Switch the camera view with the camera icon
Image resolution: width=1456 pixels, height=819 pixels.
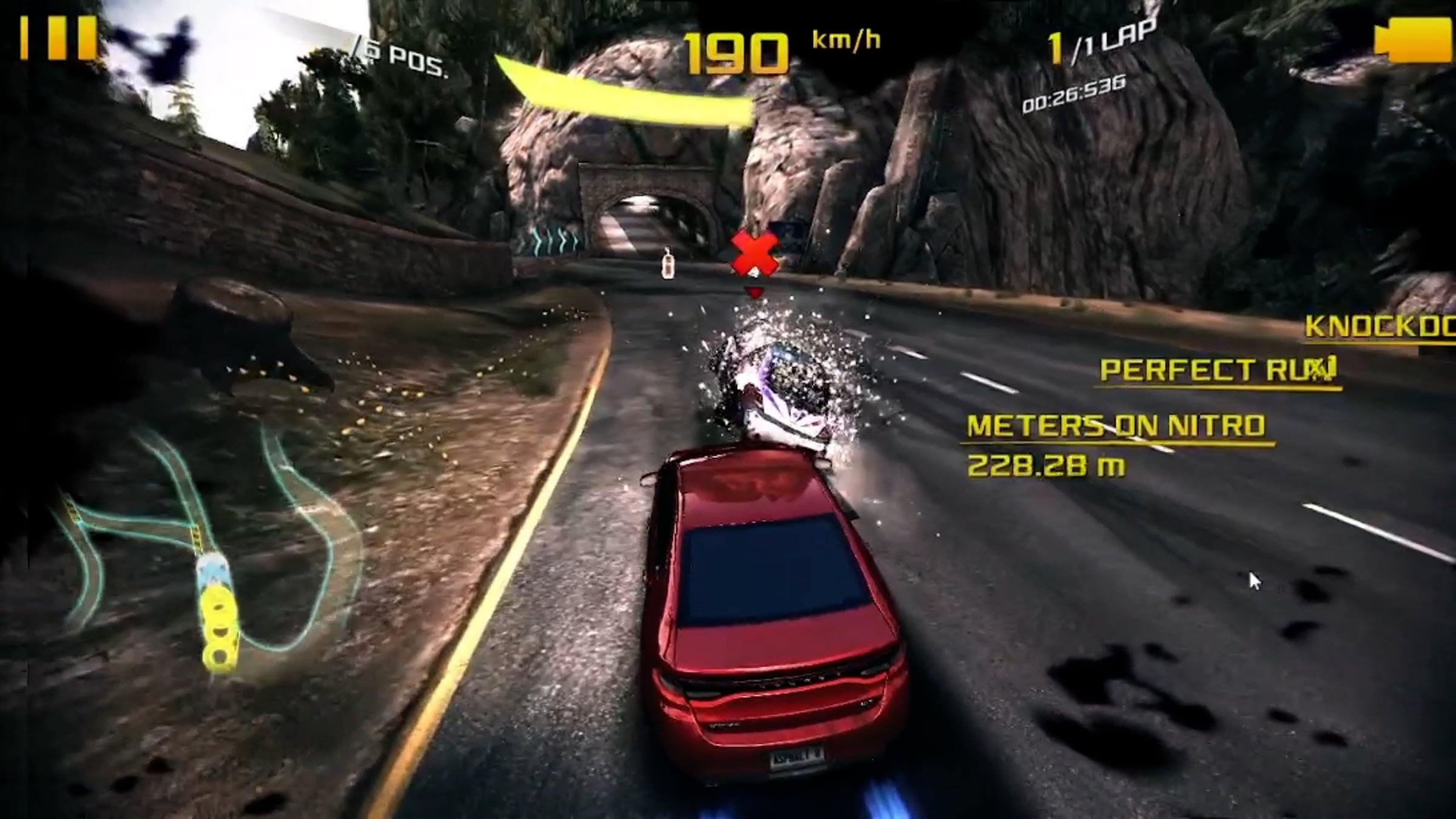pyautogui.click(x=1412, y=40)
